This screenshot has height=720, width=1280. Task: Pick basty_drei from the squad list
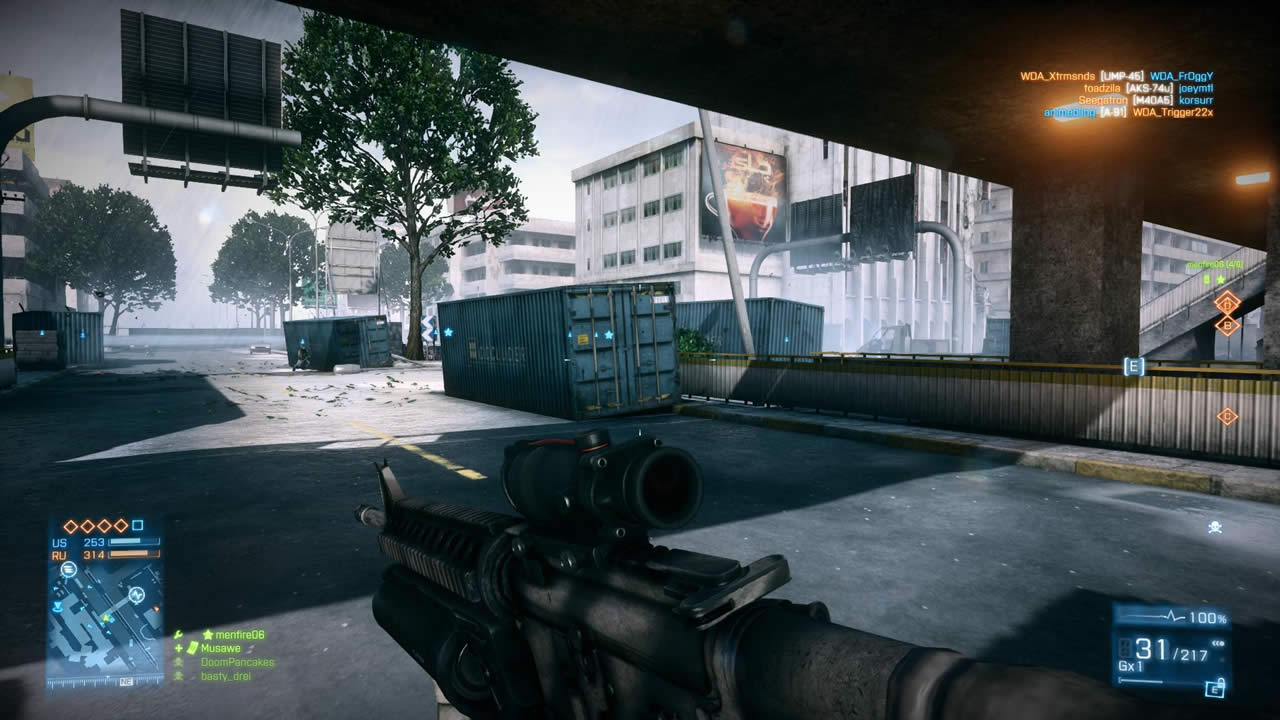click(x=226, y=676)
